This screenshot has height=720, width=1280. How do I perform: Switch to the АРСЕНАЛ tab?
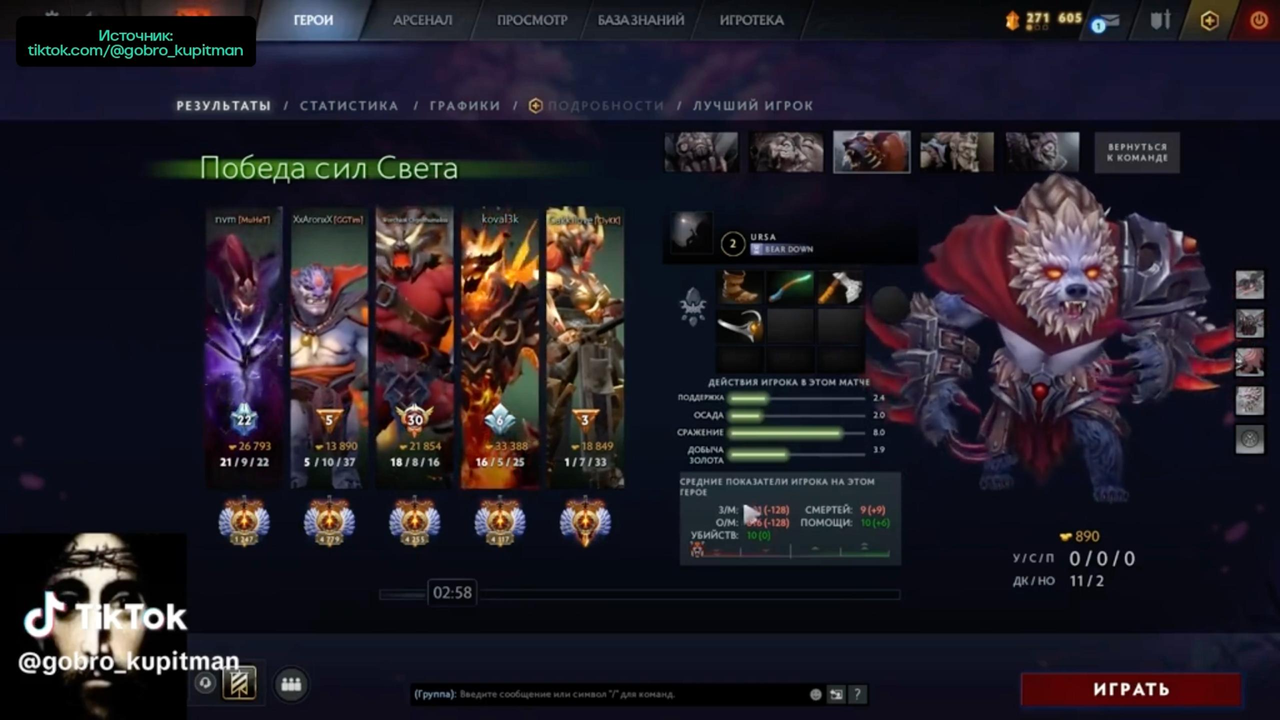tap(422, 20)
